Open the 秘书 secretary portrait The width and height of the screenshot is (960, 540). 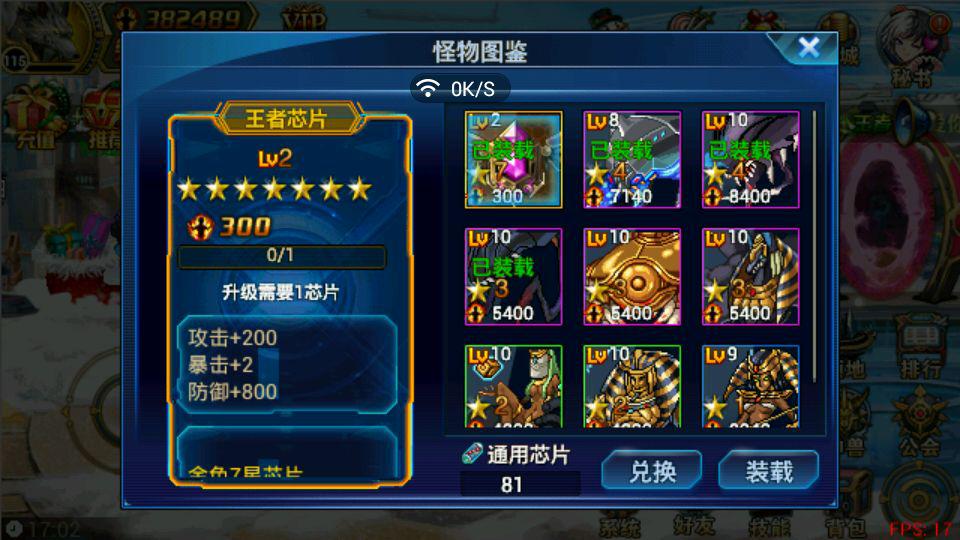pos(911,45)
